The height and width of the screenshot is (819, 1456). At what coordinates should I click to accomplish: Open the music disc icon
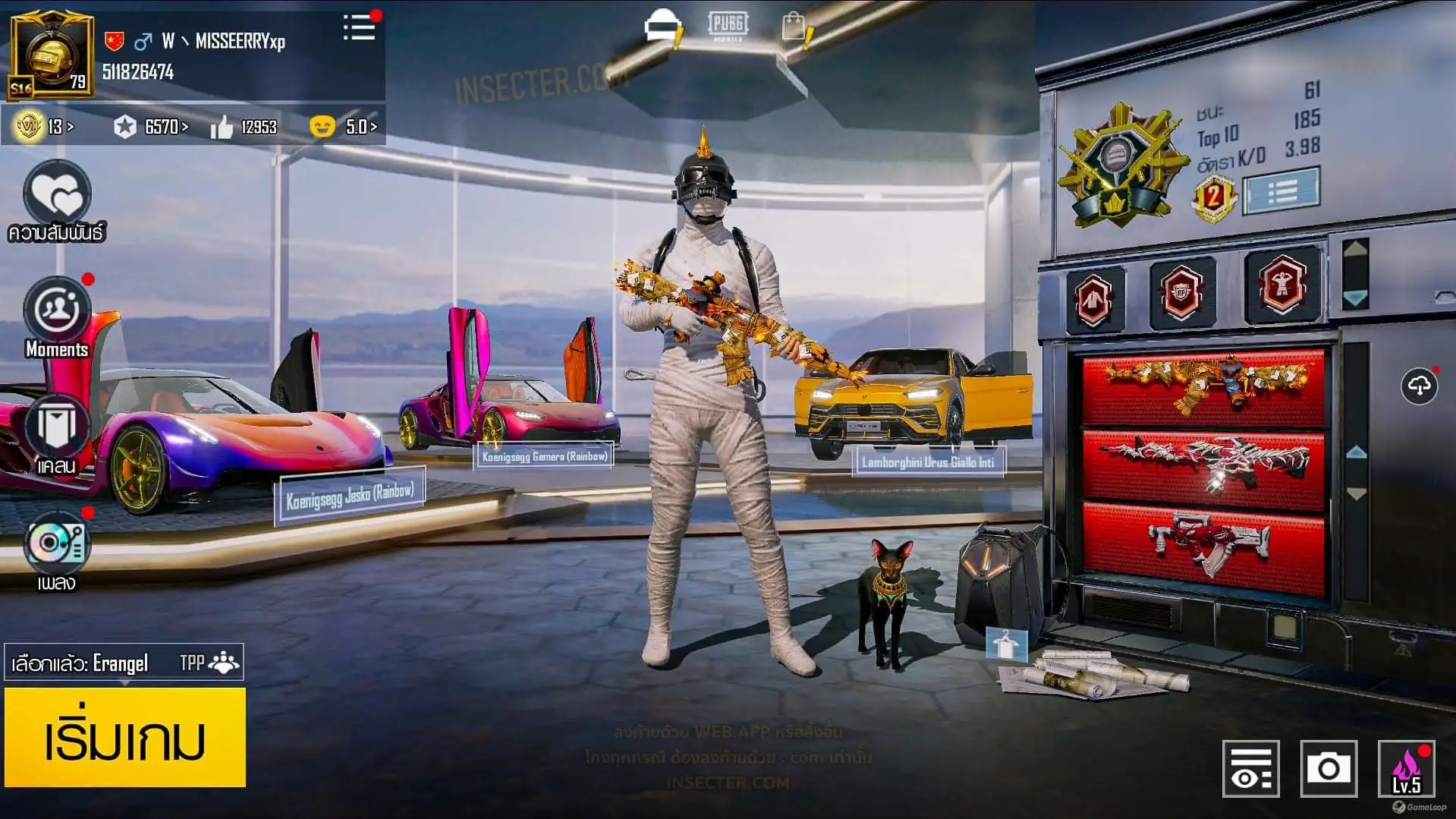[57, 543]
